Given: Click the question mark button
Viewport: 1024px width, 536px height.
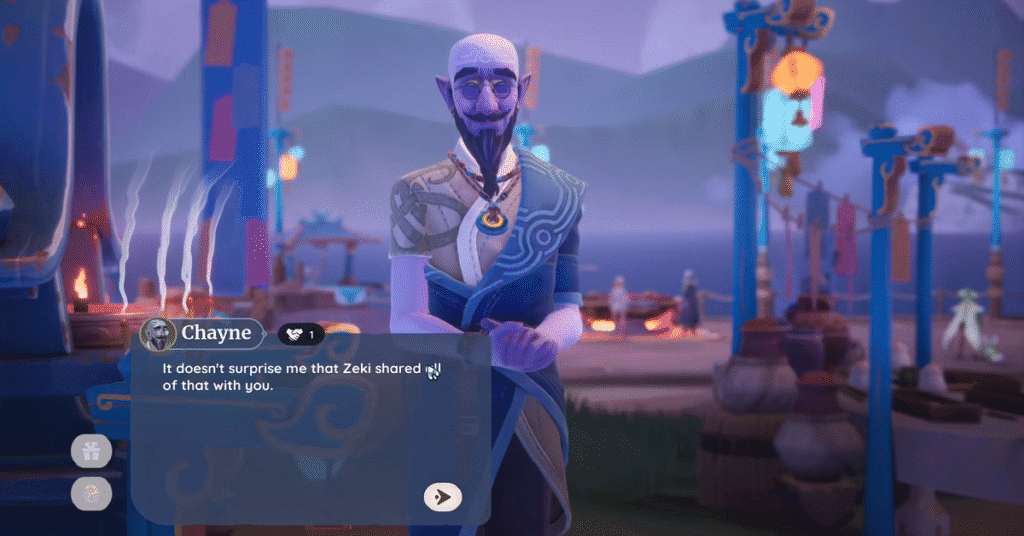Looking at the screenshot, I should pyautogui.click(x=91, y=493).
